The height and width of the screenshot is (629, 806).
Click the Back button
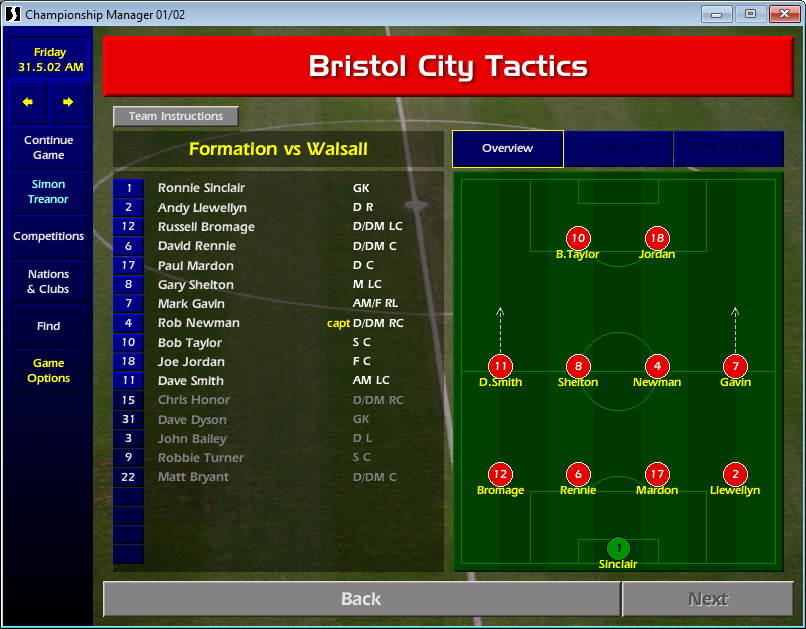(x=361, y=599)
